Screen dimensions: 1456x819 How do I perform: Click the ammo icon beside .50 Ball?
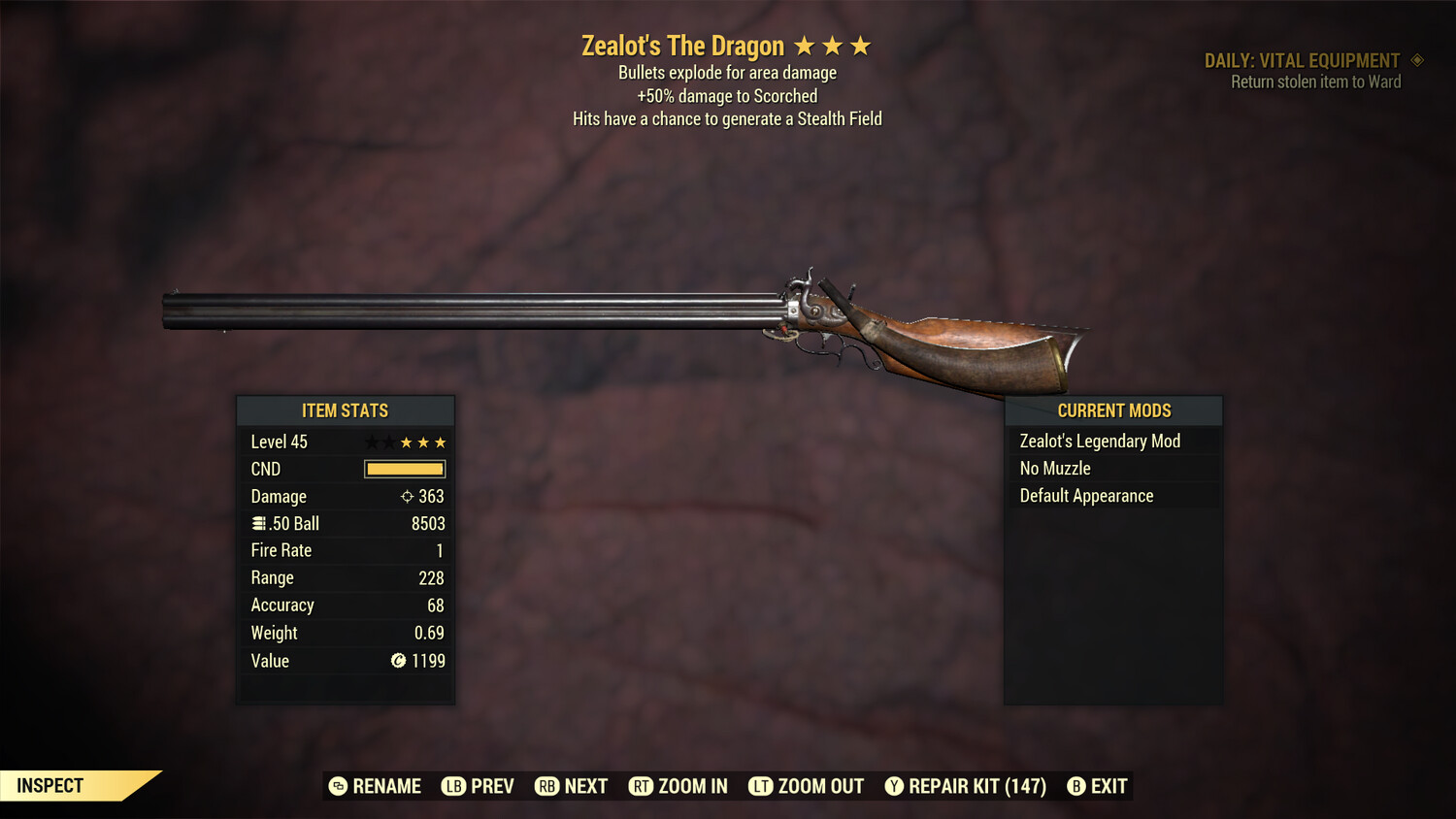click(x=259, y=523)
